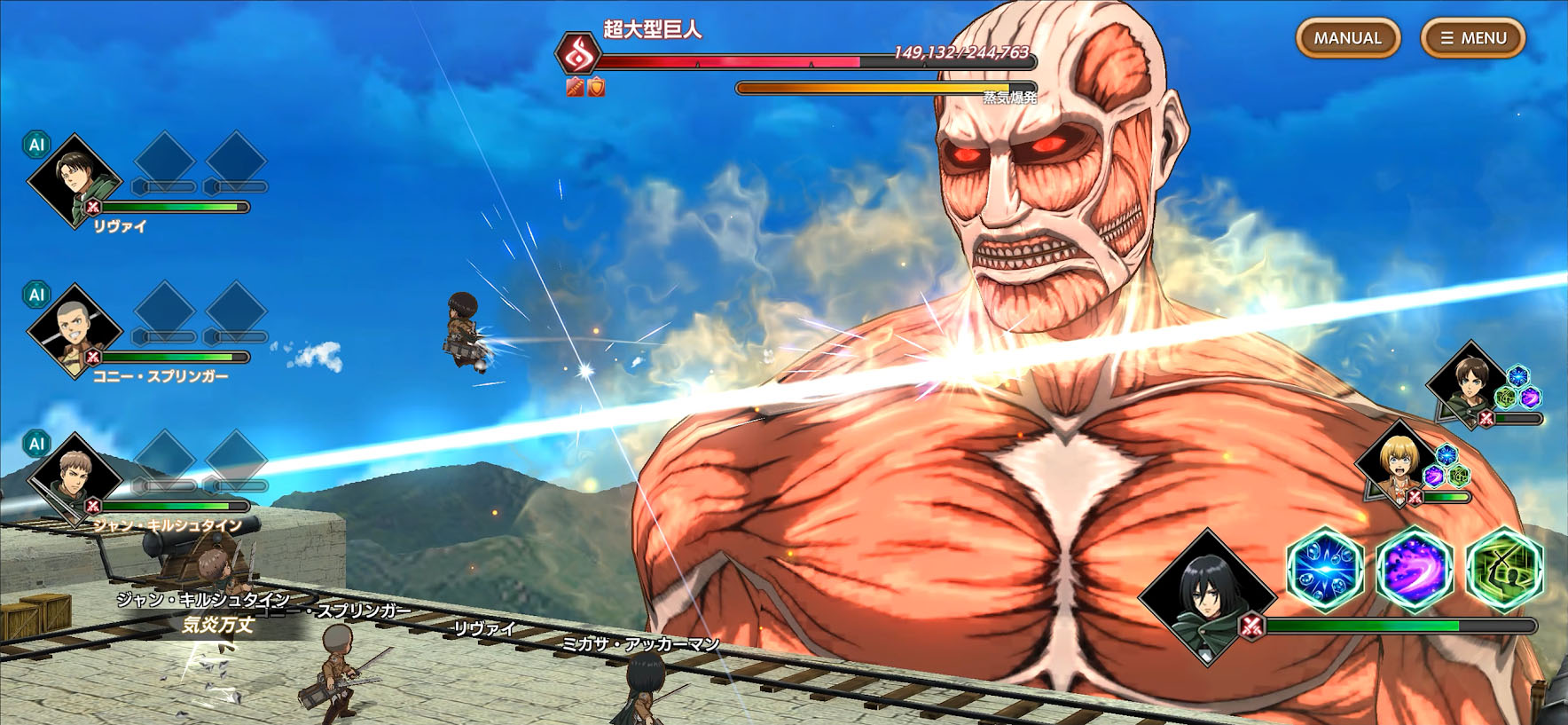Trigger the green blade skill icon

point(1503,569)
